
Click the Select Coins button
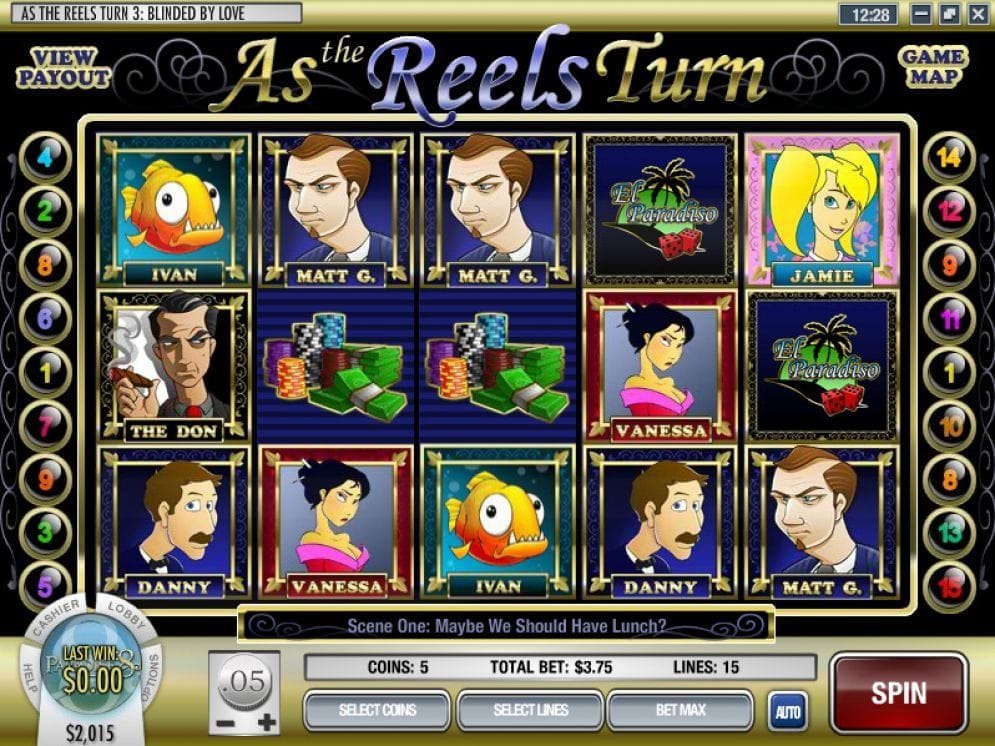click(377, 710)
